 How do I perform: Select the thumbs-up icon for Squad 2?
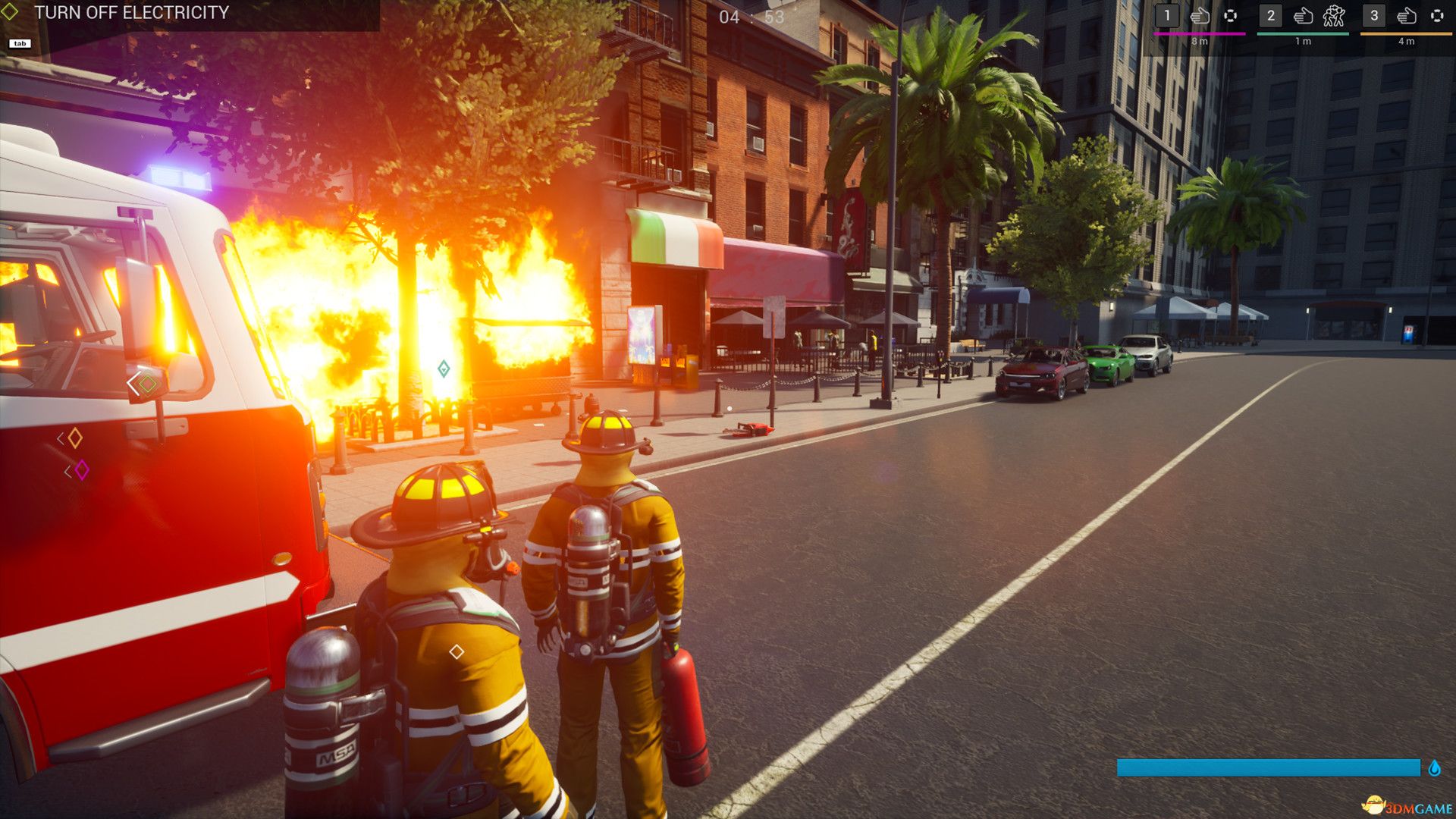[1304, 16]
